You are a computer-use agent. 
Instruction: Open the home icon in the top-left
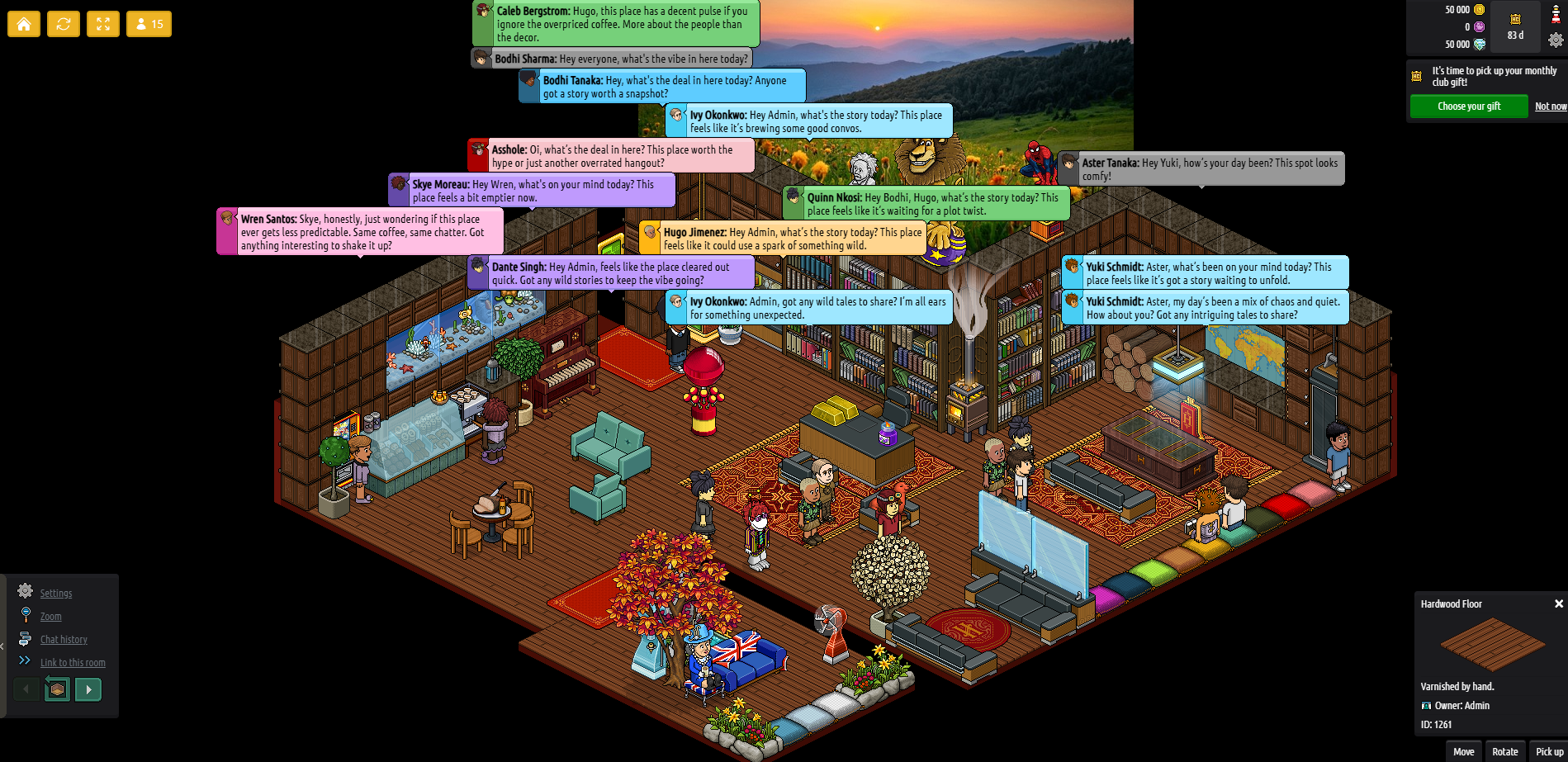23,24
